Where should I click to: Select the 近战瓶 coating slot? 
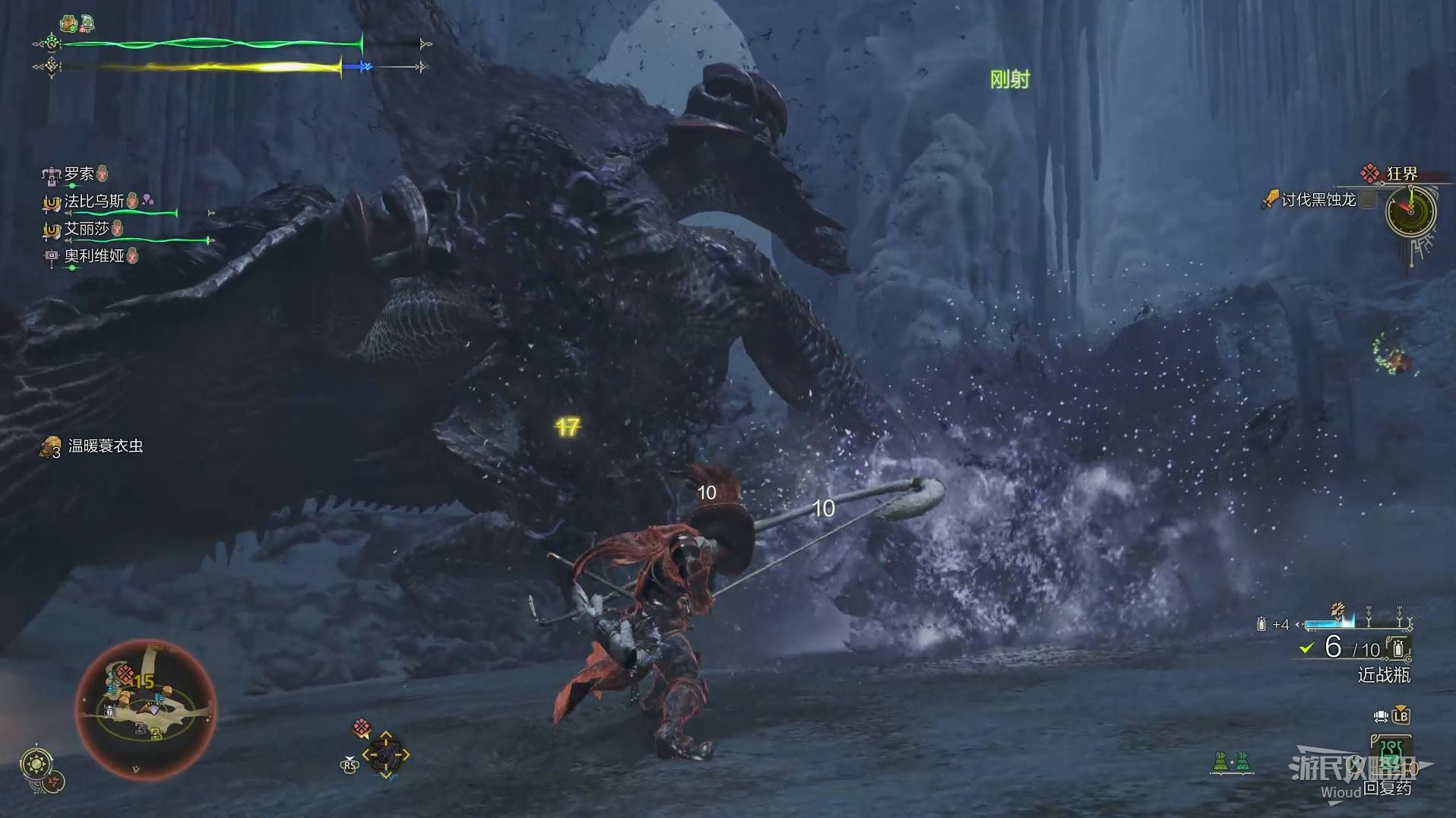[x=1383, y=674]
